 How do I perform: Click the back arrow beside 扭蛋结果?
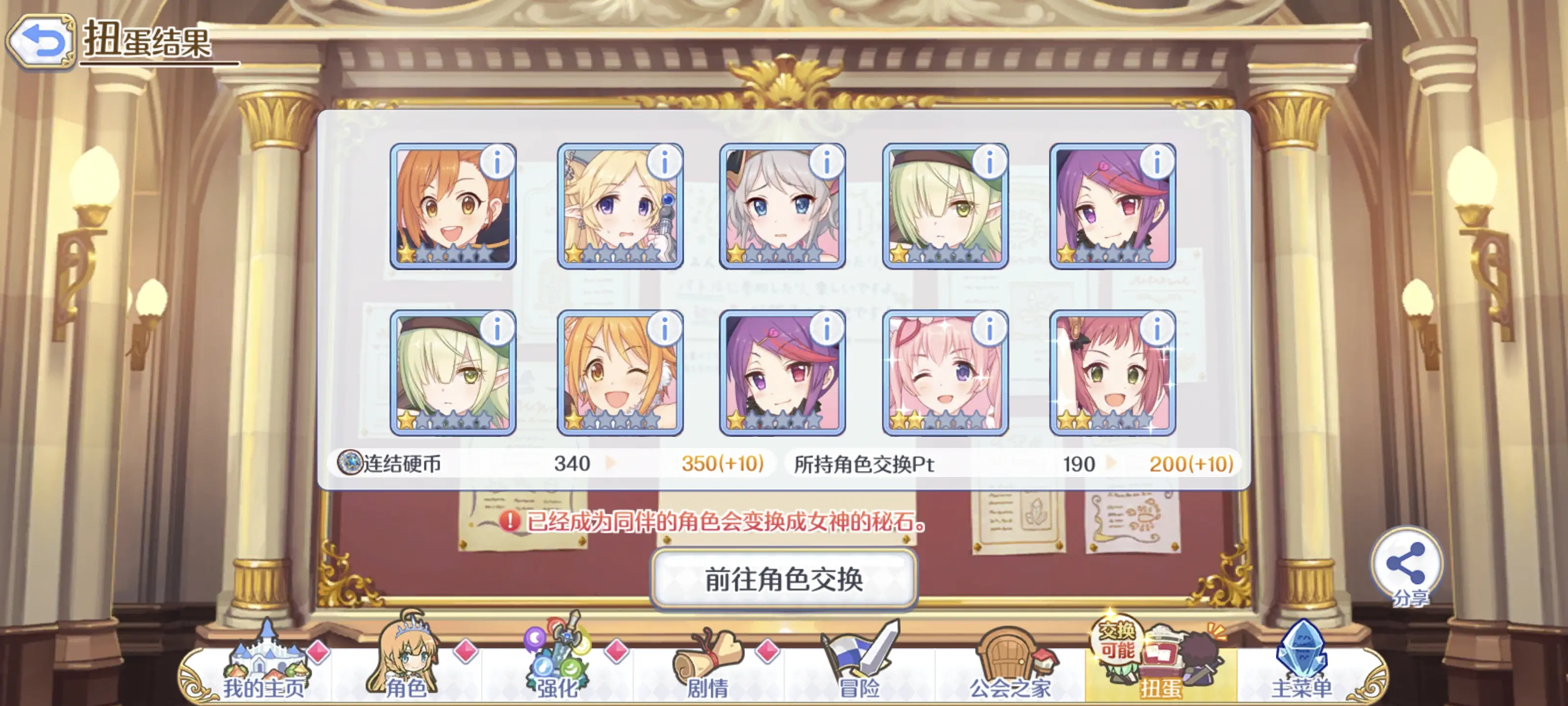41,40
